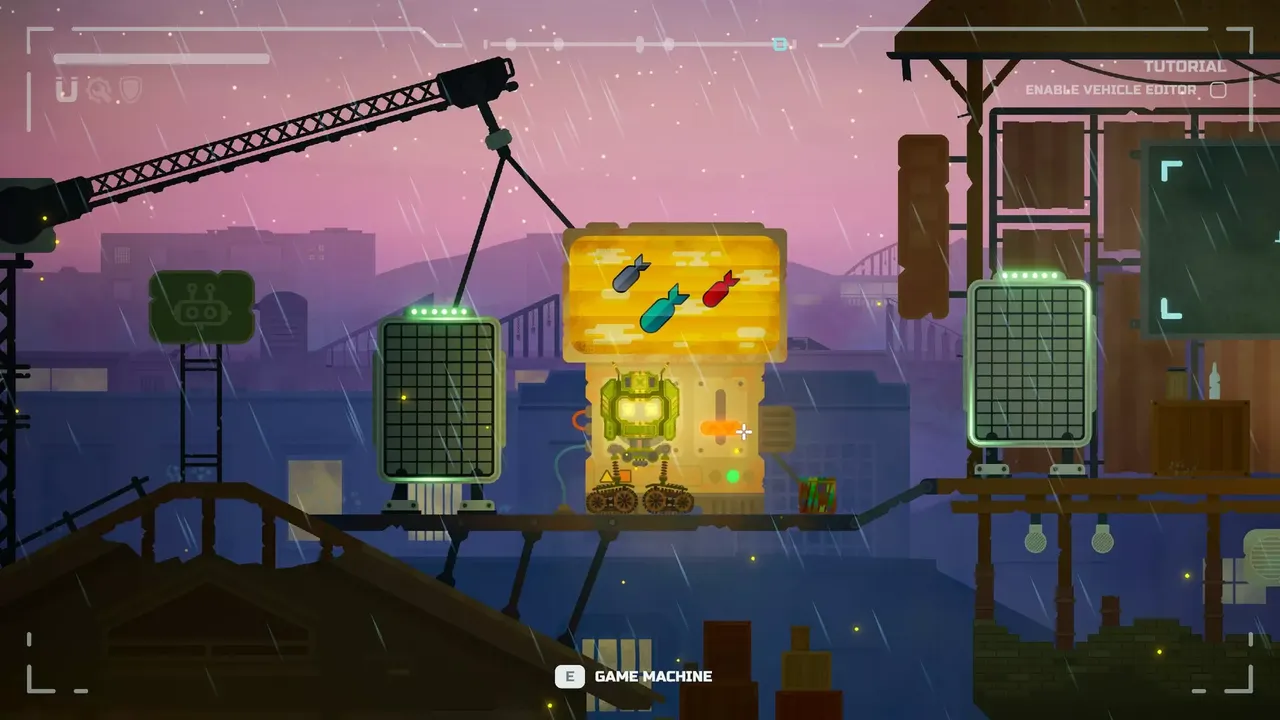Click the wrench repair icon in the HUD
1280x720 pixels.
[99, 89]
